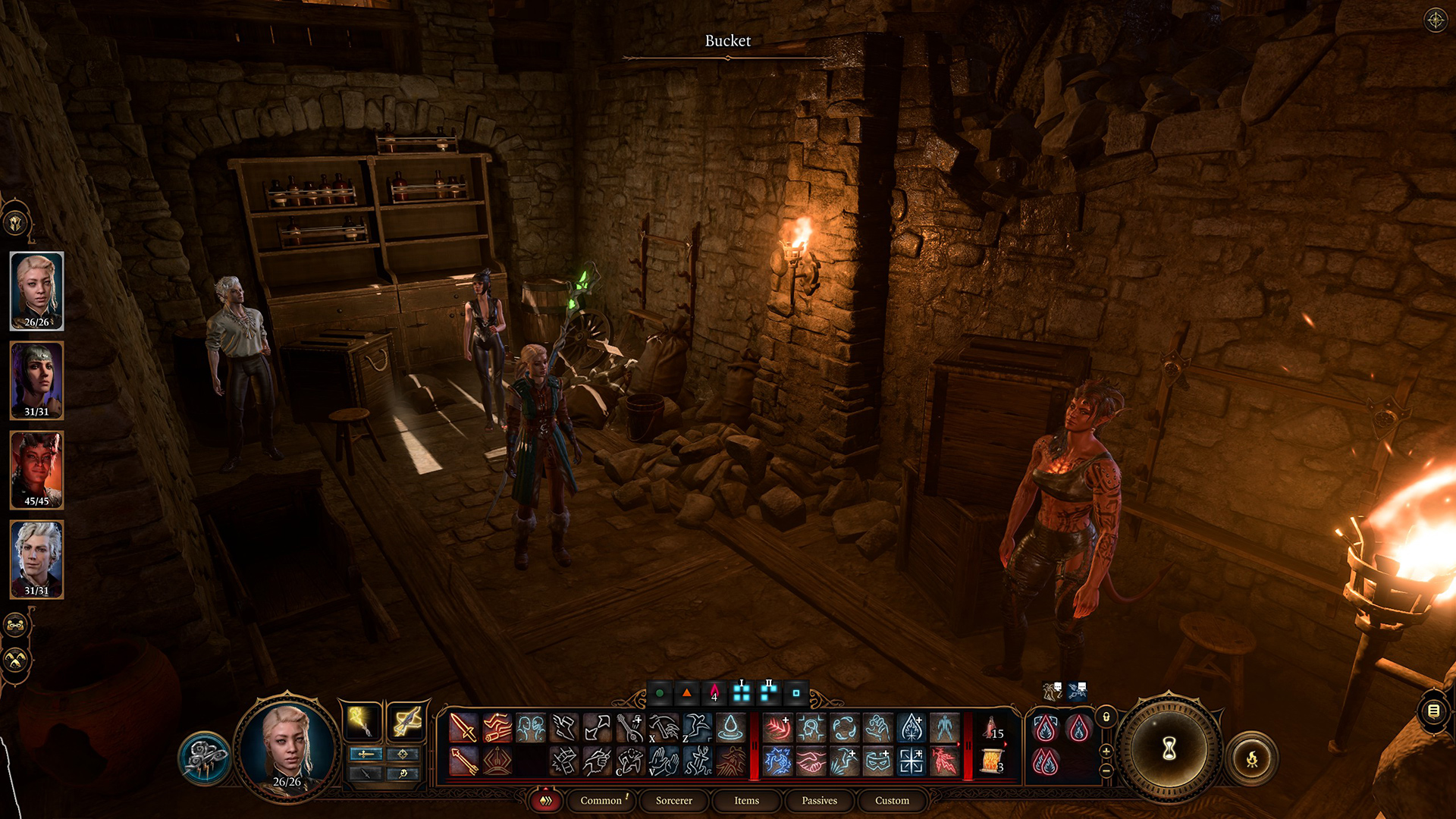The image size is (1456, 819).
Task: Select the Passives hotbar tab
Action: click(819, 801)
